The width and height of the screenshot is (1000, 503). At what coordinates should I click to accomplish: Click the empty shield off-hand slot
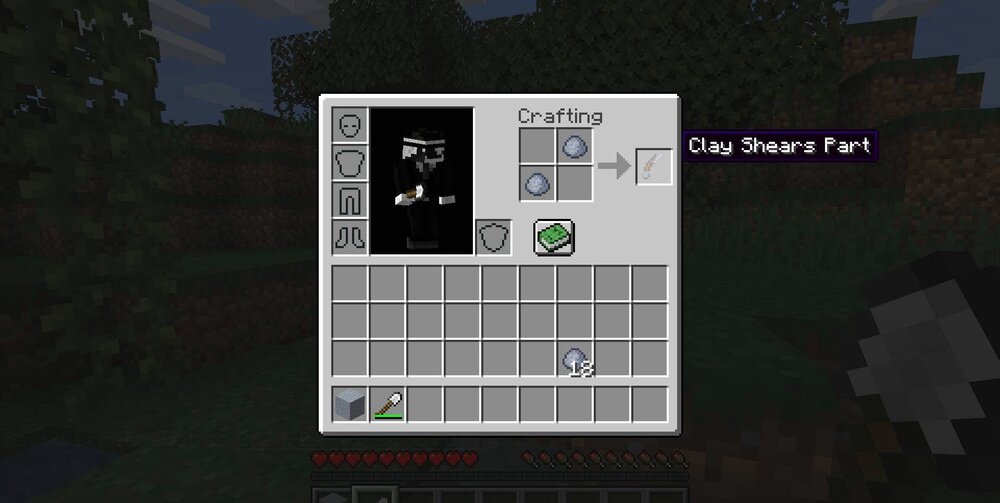(x=493, y=237)
